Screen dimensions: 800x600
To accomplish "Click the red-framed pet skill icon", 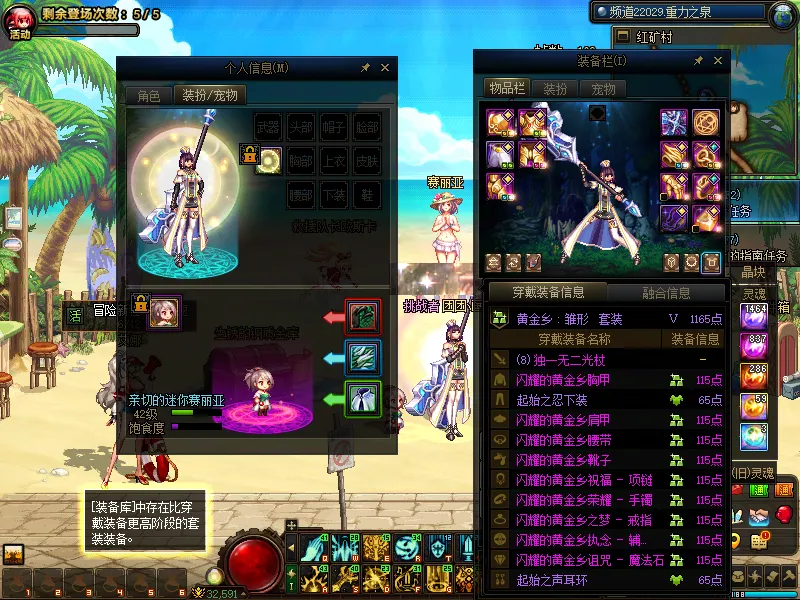I will tap(360, 316).
